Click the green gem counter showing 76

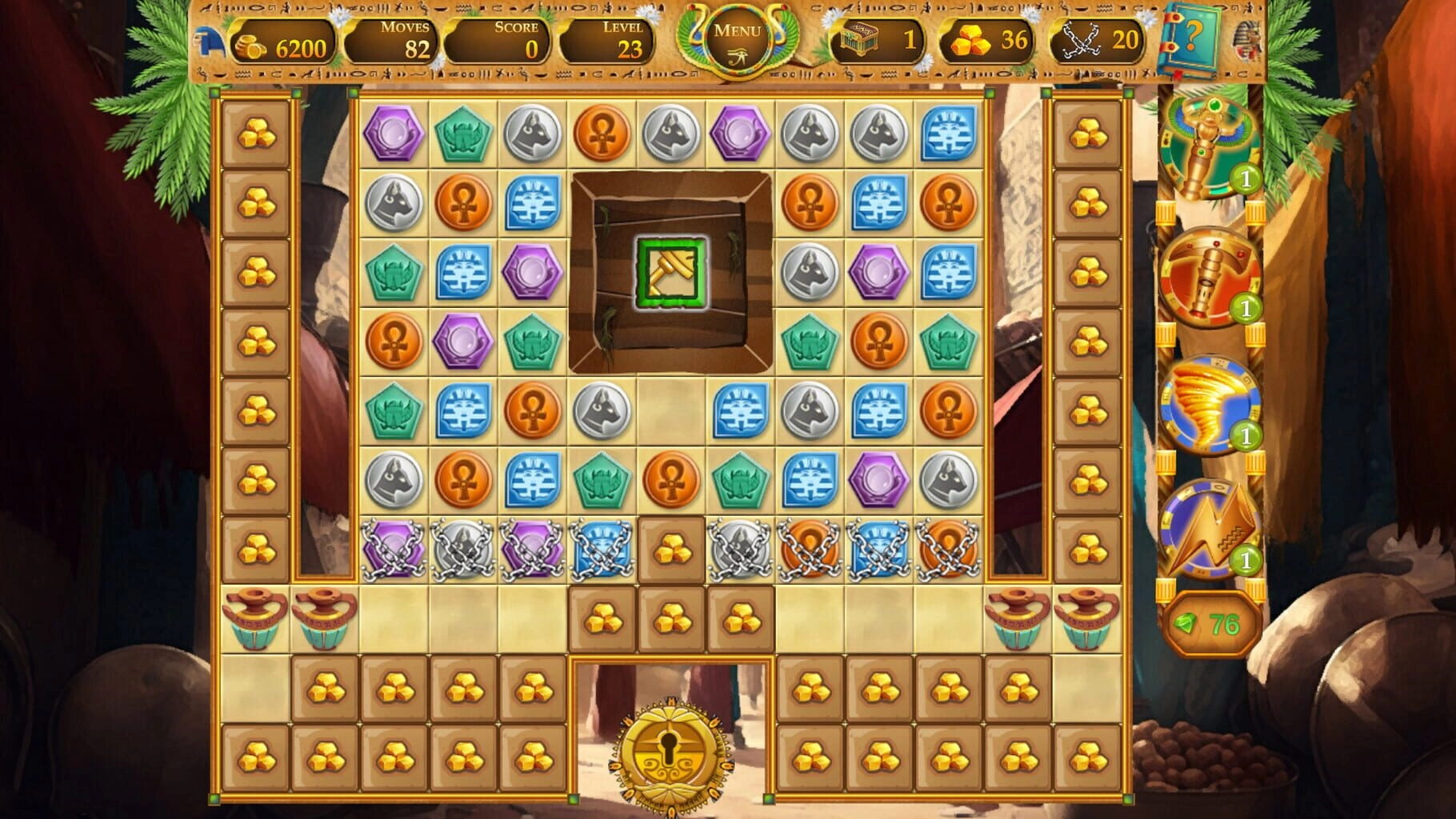[1208, 625]
